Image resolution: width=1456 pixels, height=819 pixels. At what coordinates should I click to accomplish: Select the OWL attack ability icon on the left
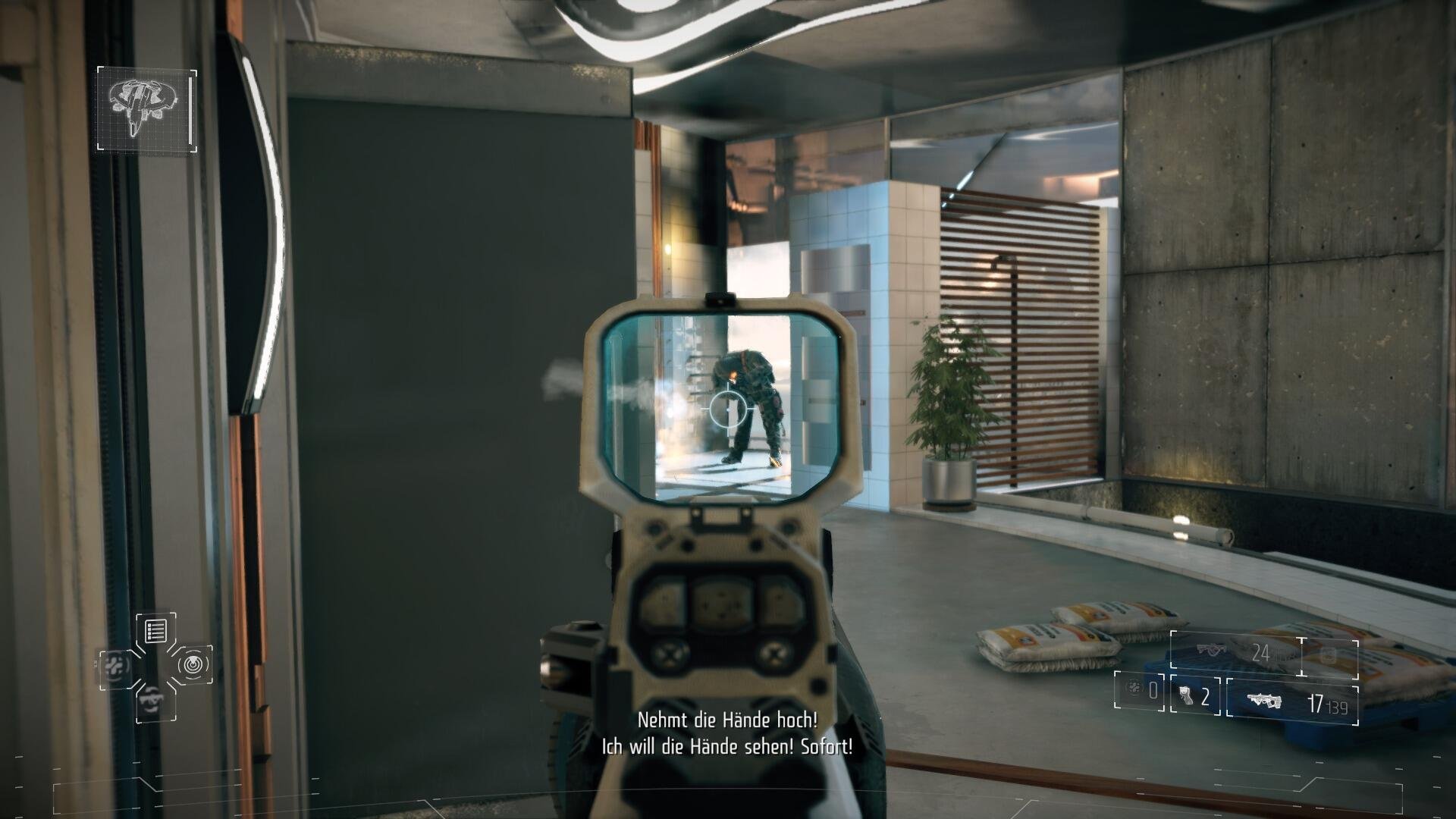click(x=115, y=667)
